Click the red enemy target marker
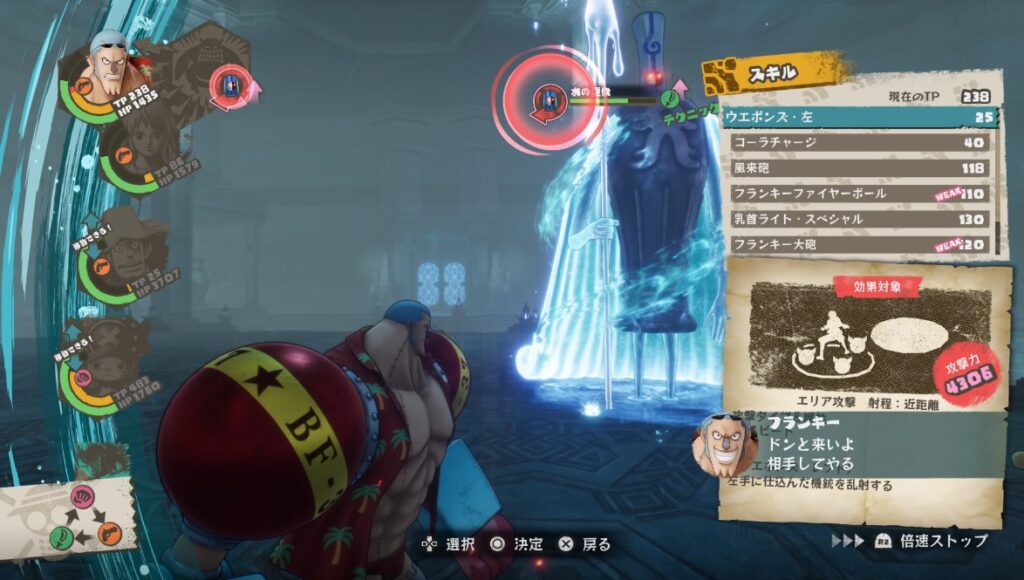The height and width of the screenshot is (580, 1024). pyautogui.click(x=547, y=98)
